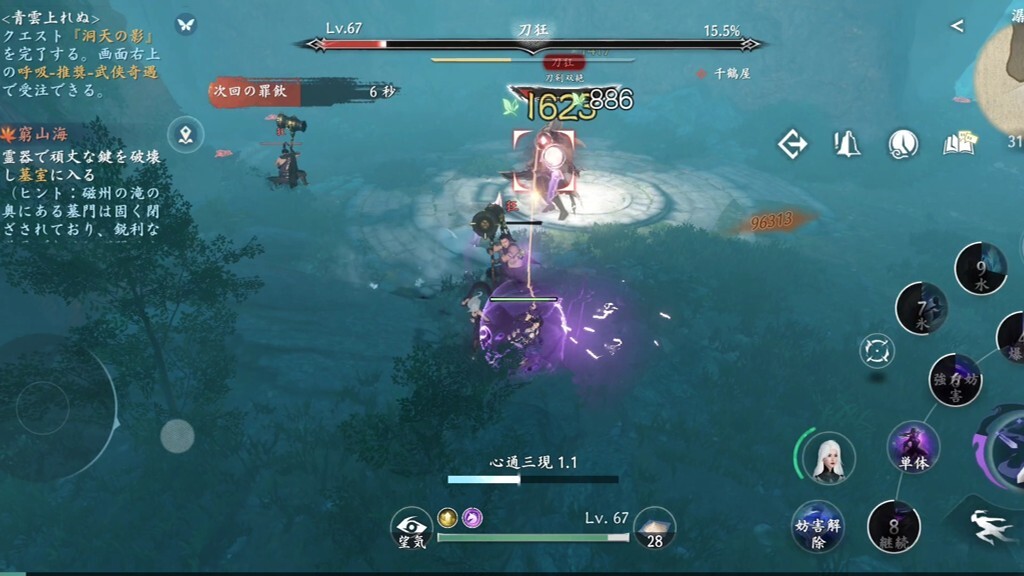Tap the butterfly icon at top left

coord(185,24)
